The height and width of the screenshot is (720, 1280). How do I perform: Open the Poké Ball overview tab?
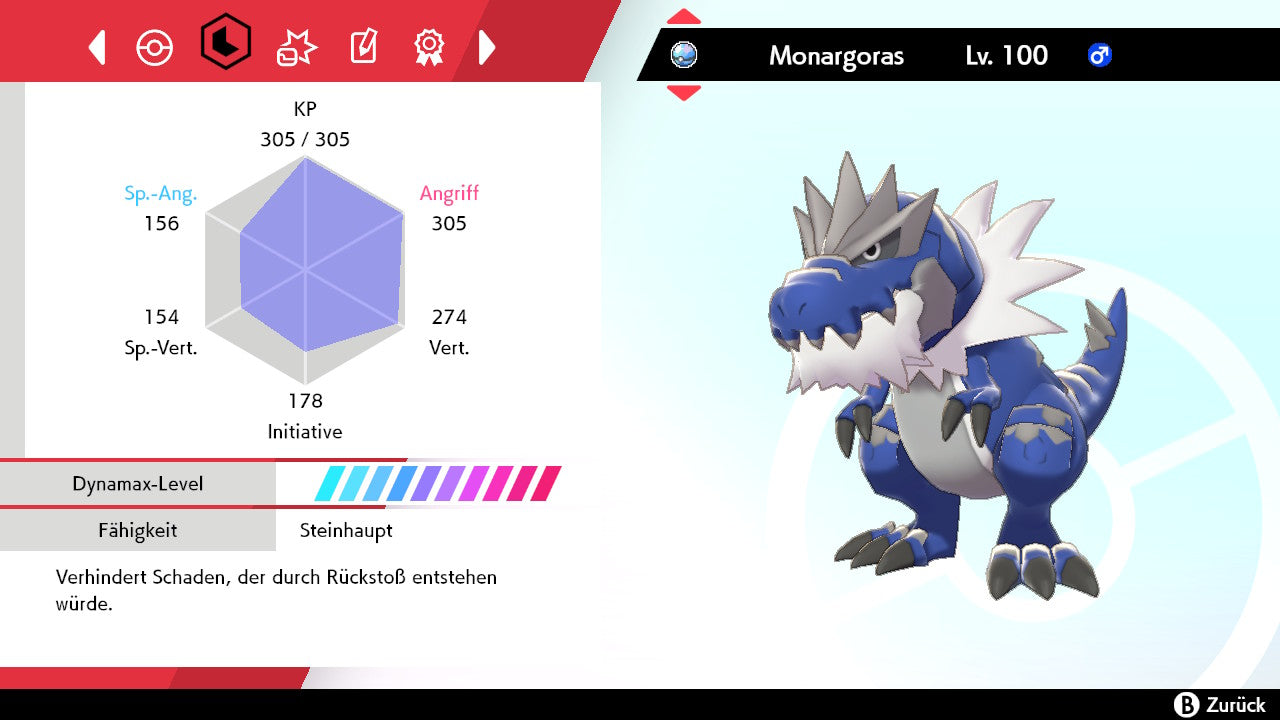click(x=155, y=47)
